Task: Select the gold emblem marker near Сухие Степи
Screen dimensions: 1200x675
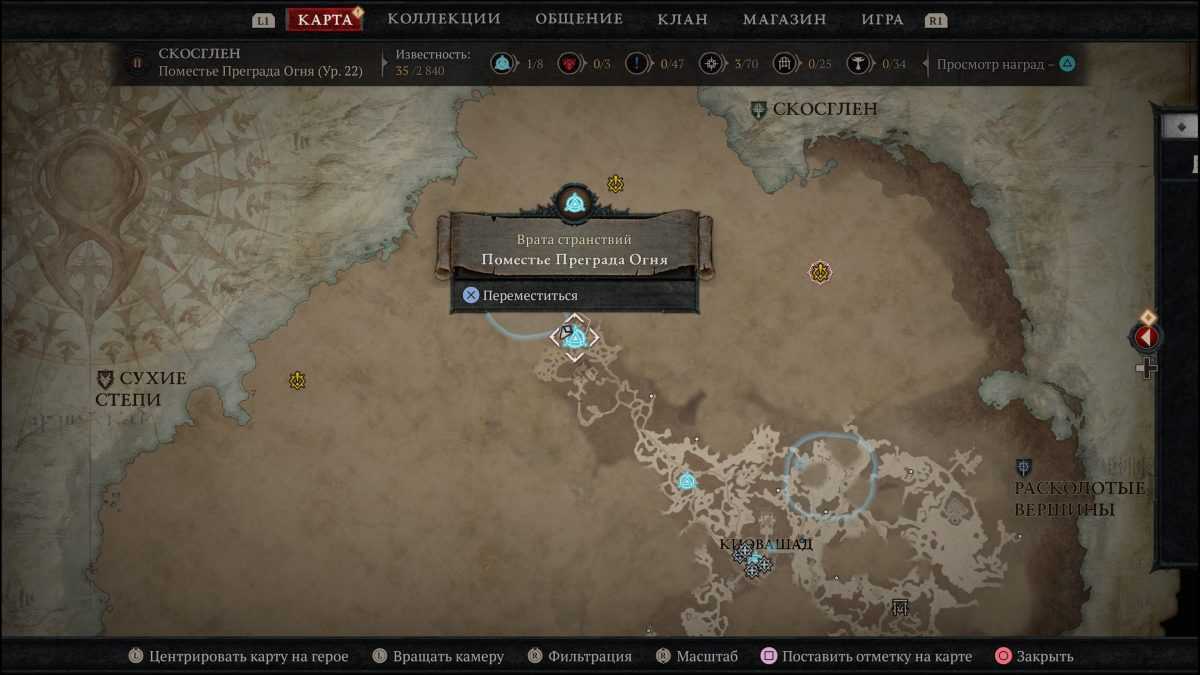Action: (297, 381)
